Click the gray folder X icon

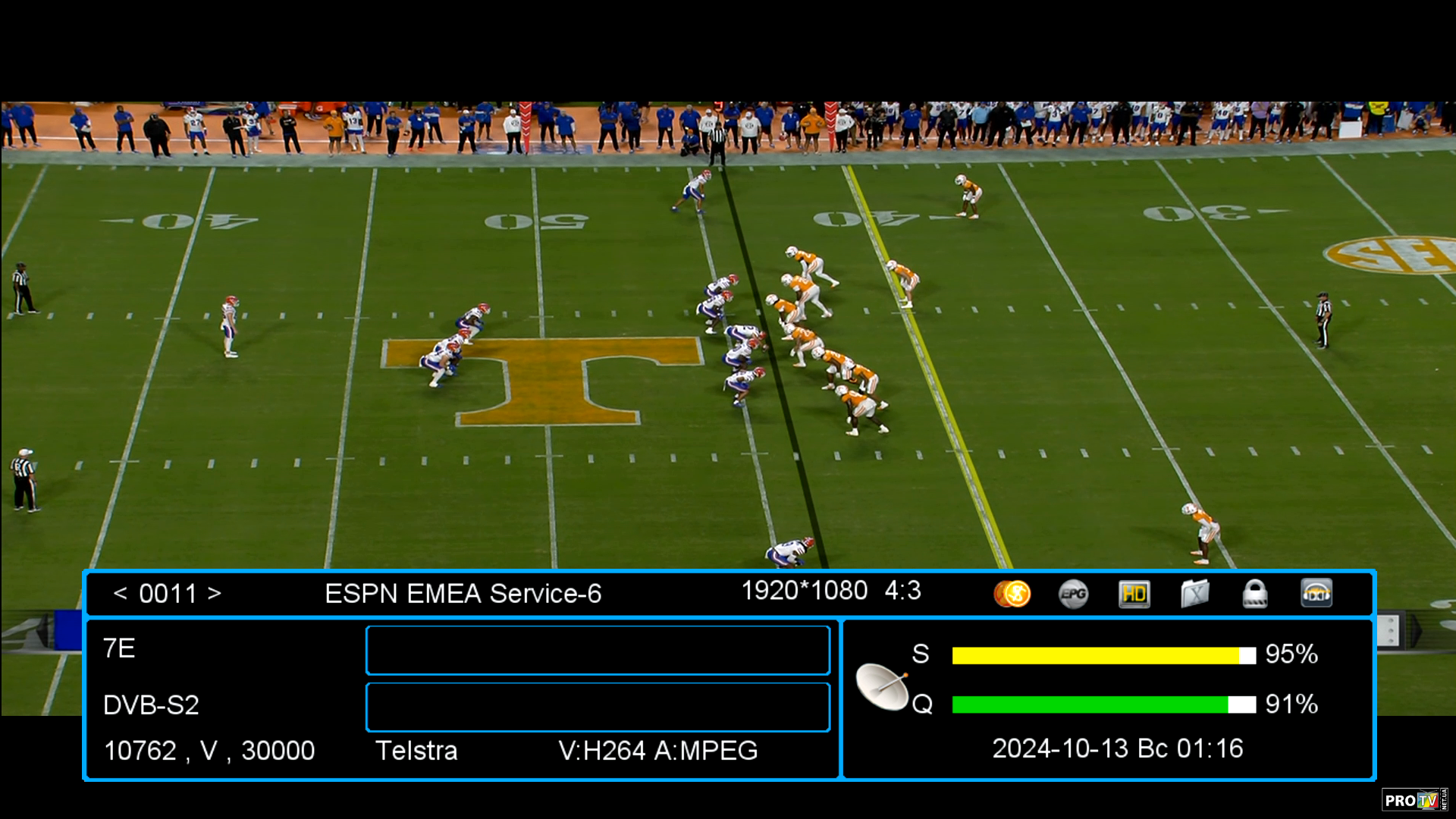coord(1194,594)
